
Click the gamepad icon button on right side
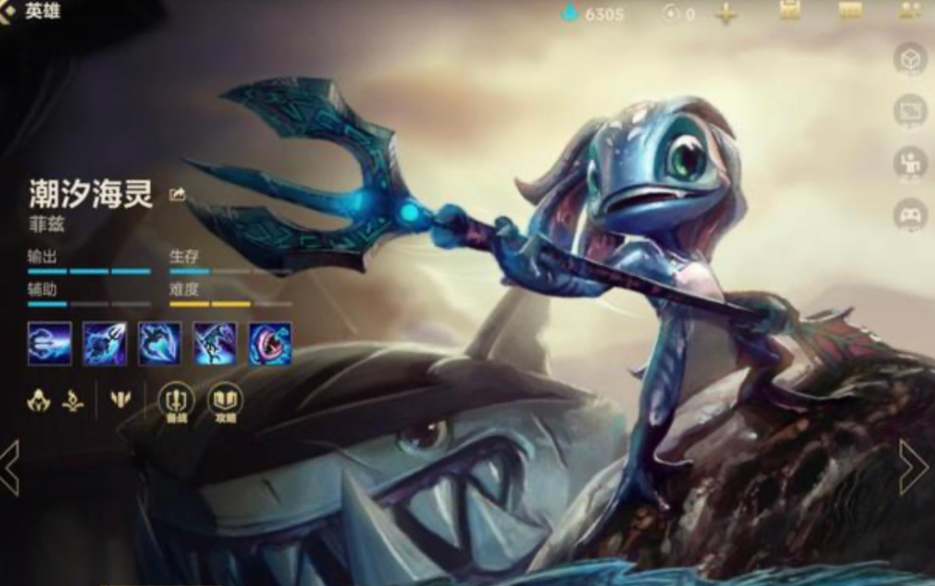point(910,214)
